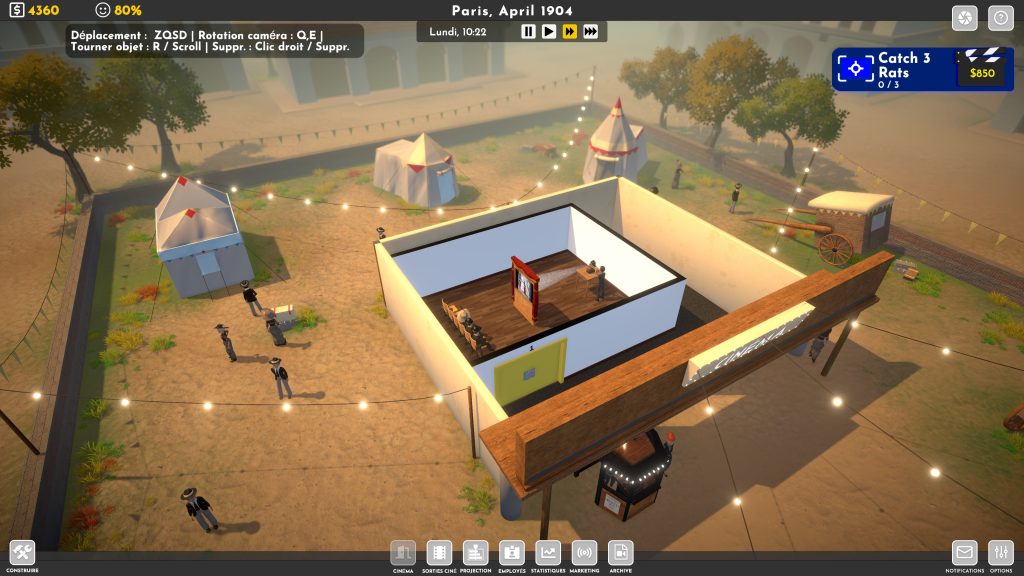The height and width of the screenshot is (576, 1024).
Task: Pause the game time
Action: [x=528, y=32]
